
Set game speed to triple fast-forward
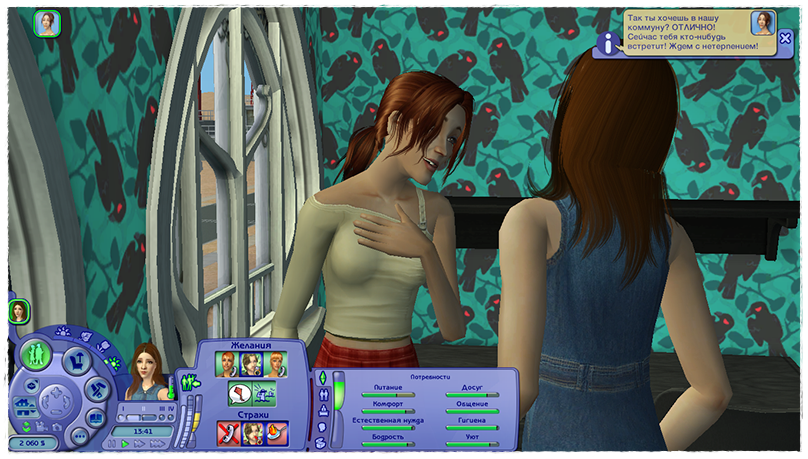tap(155, 443)
